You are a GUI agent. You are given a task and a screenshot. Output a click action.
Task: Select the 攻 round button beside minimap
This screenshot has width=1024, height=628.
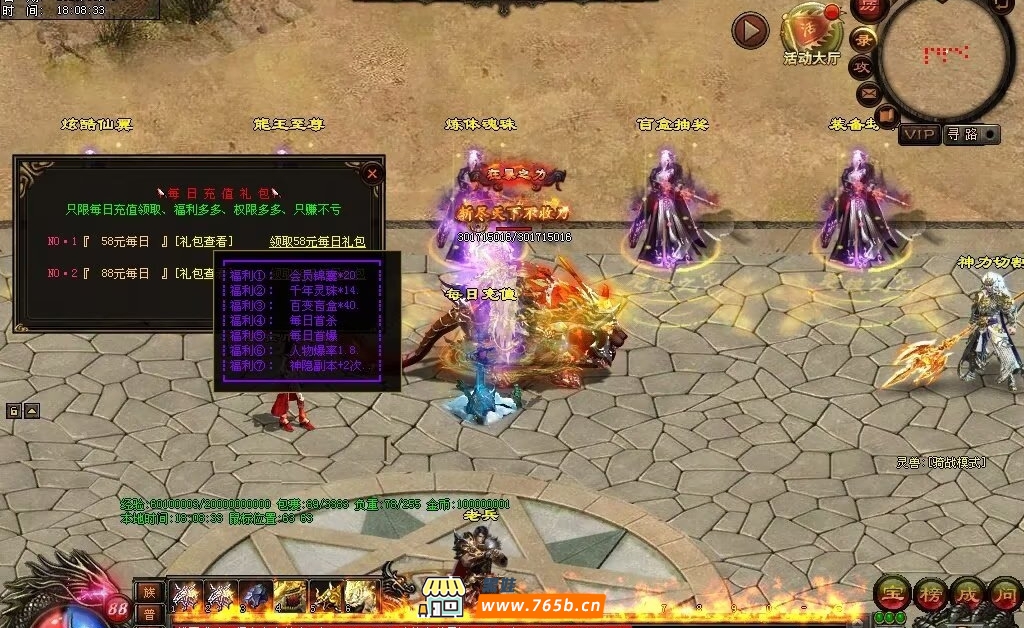tap(862, 67)
